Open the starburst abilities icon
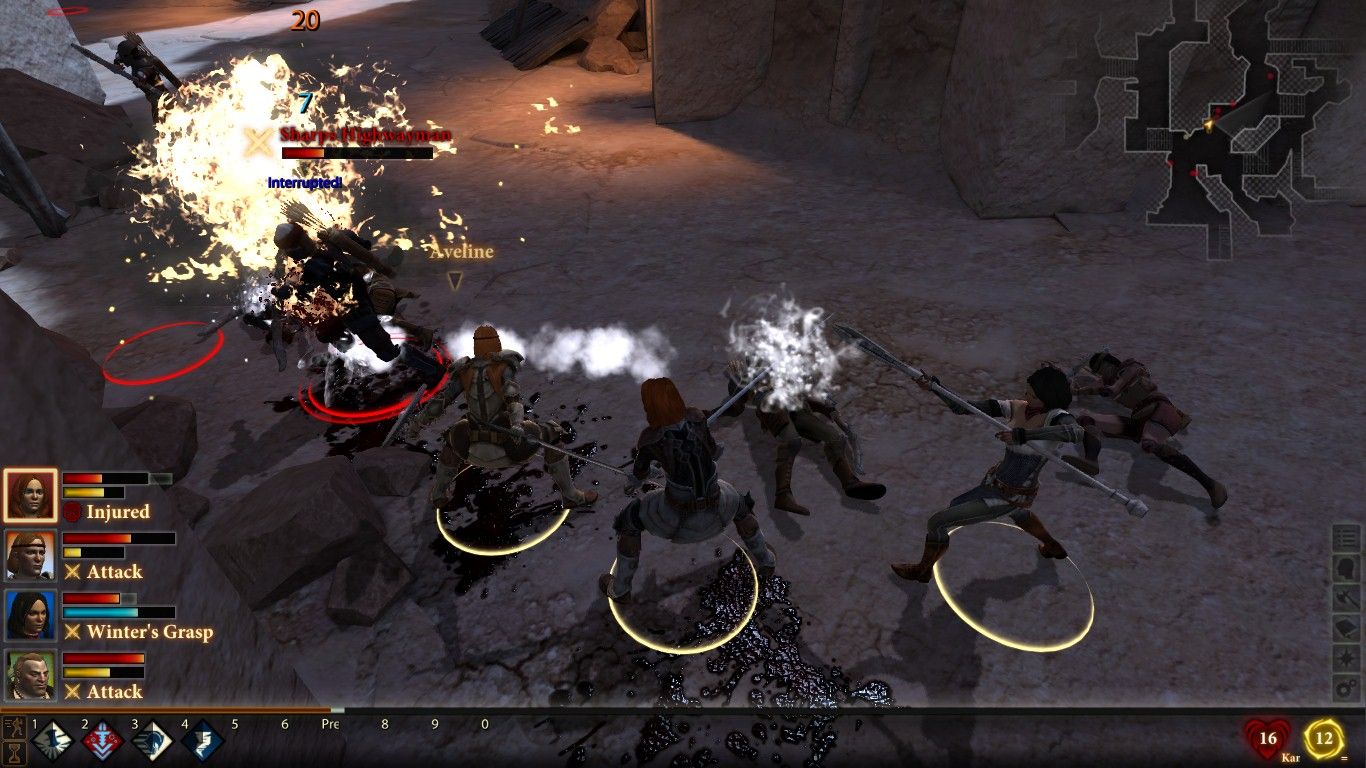Viewport: 1366px width, 768px height. click(1347, 659)
